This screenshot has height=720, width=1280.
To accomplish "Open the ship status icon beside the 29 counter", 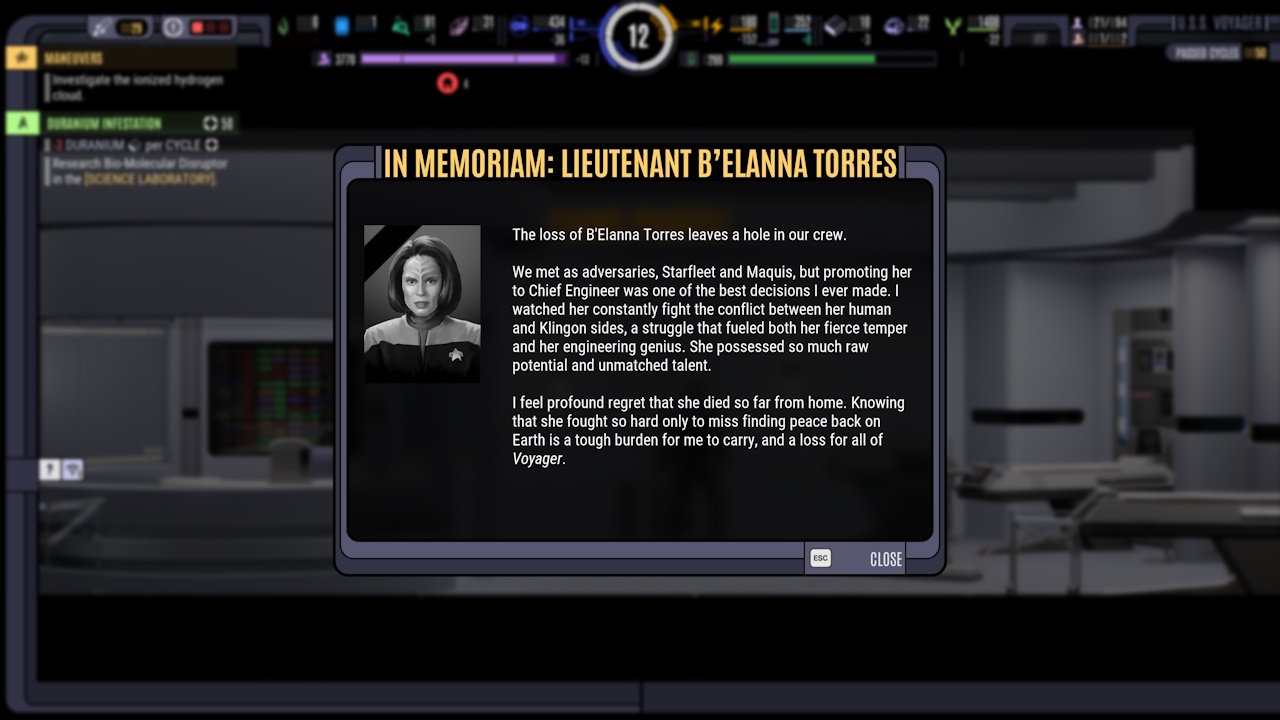I will point(98,25).
